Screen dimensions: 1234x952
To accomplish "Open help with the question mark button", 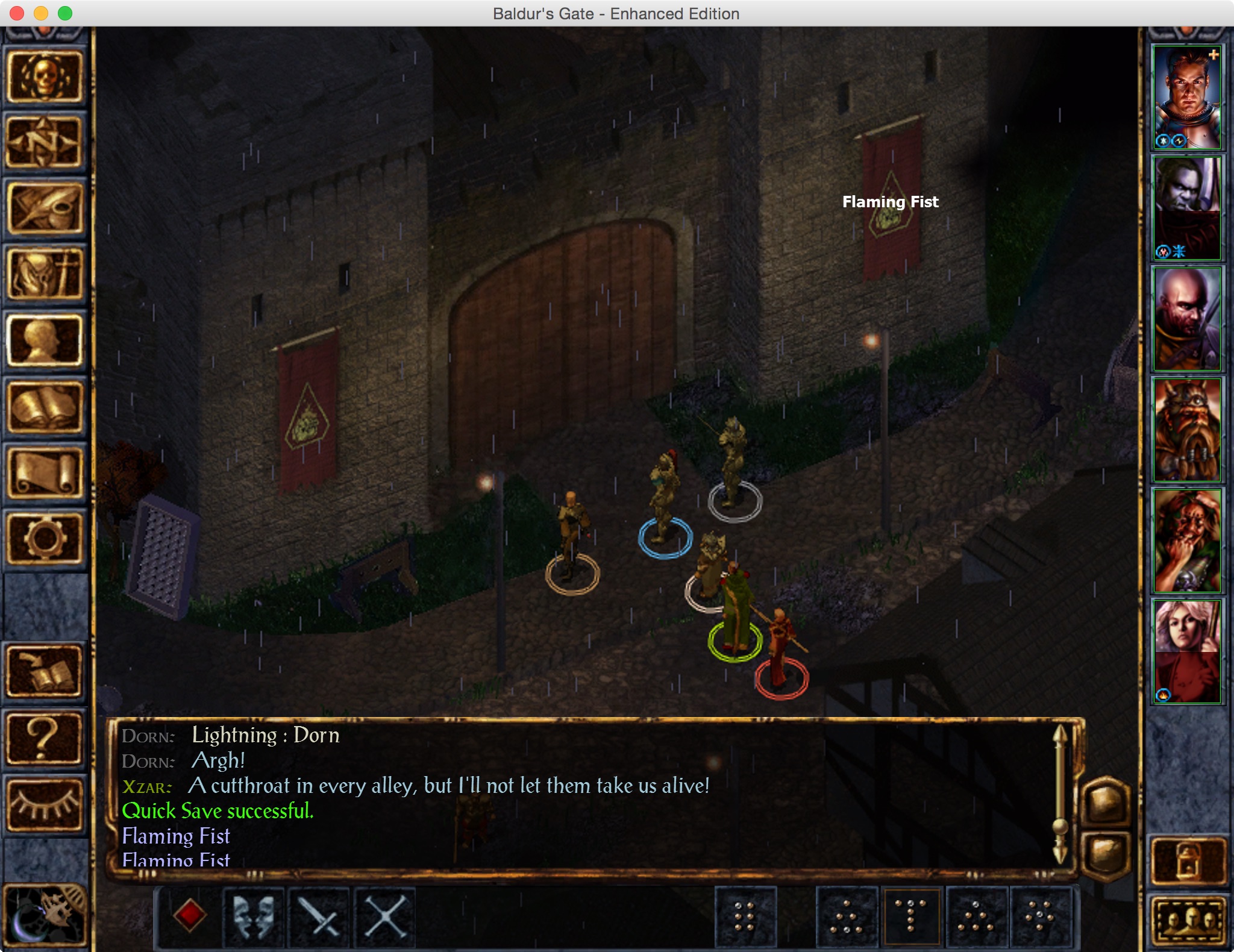I will [44, 738].
